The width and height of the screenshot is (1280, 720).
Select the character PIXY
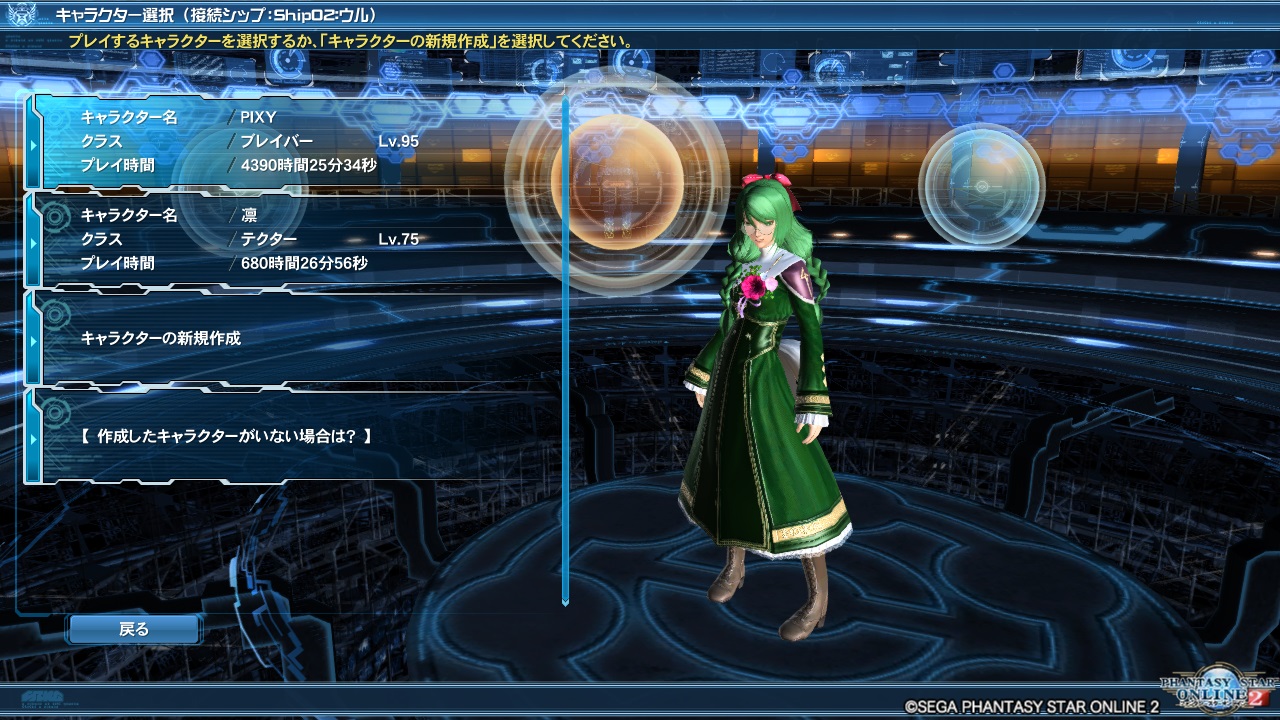290,141
